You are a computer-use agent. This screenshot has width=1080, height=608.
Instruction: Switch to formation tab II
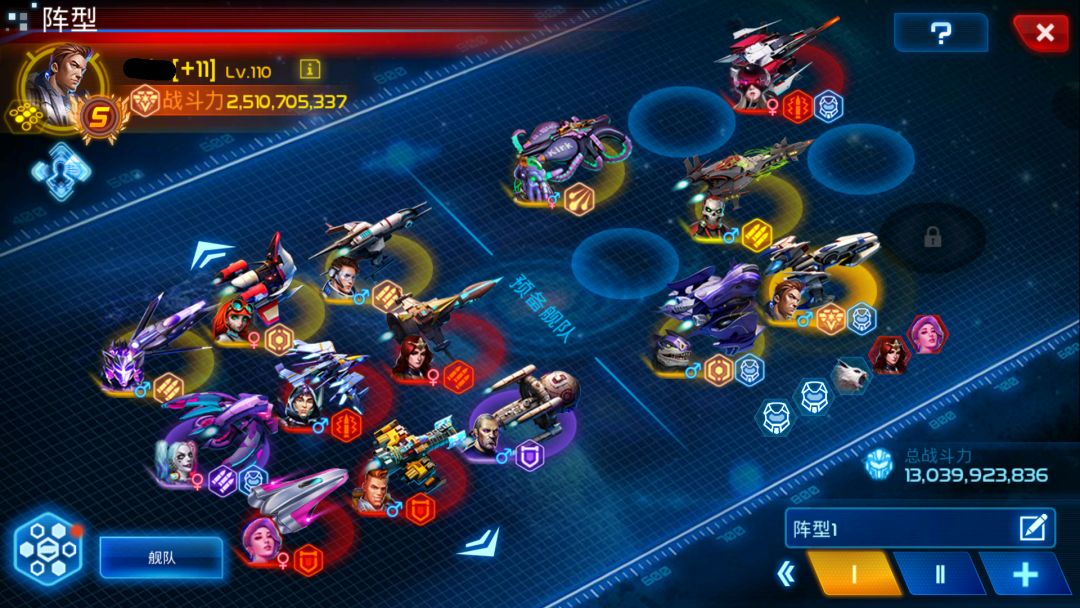pyautogui.click(x=938, y=574)
